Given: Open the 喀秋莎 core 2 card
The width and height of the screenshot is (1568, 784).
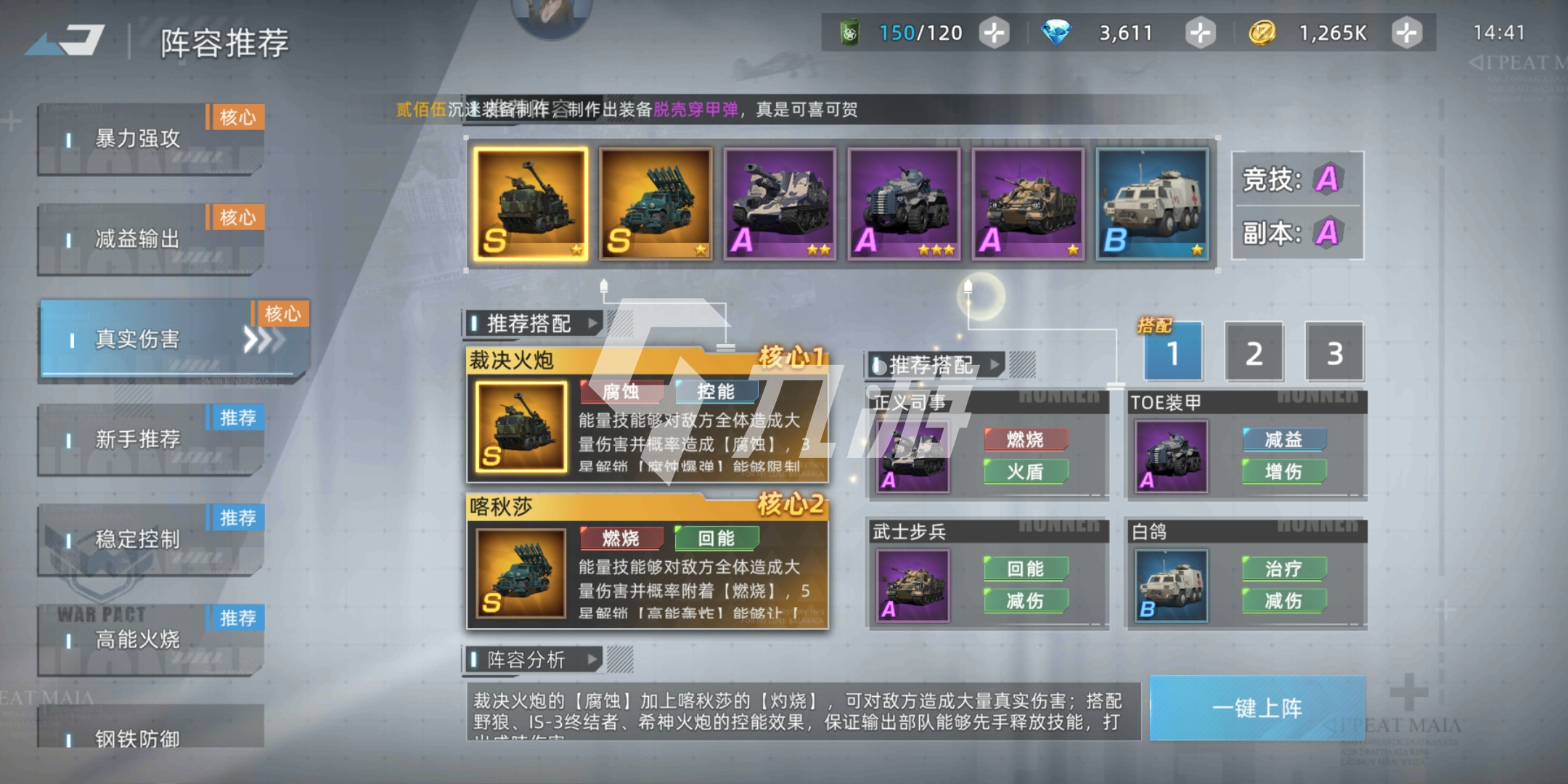Looking at the screenshot, I should point(647,561).
